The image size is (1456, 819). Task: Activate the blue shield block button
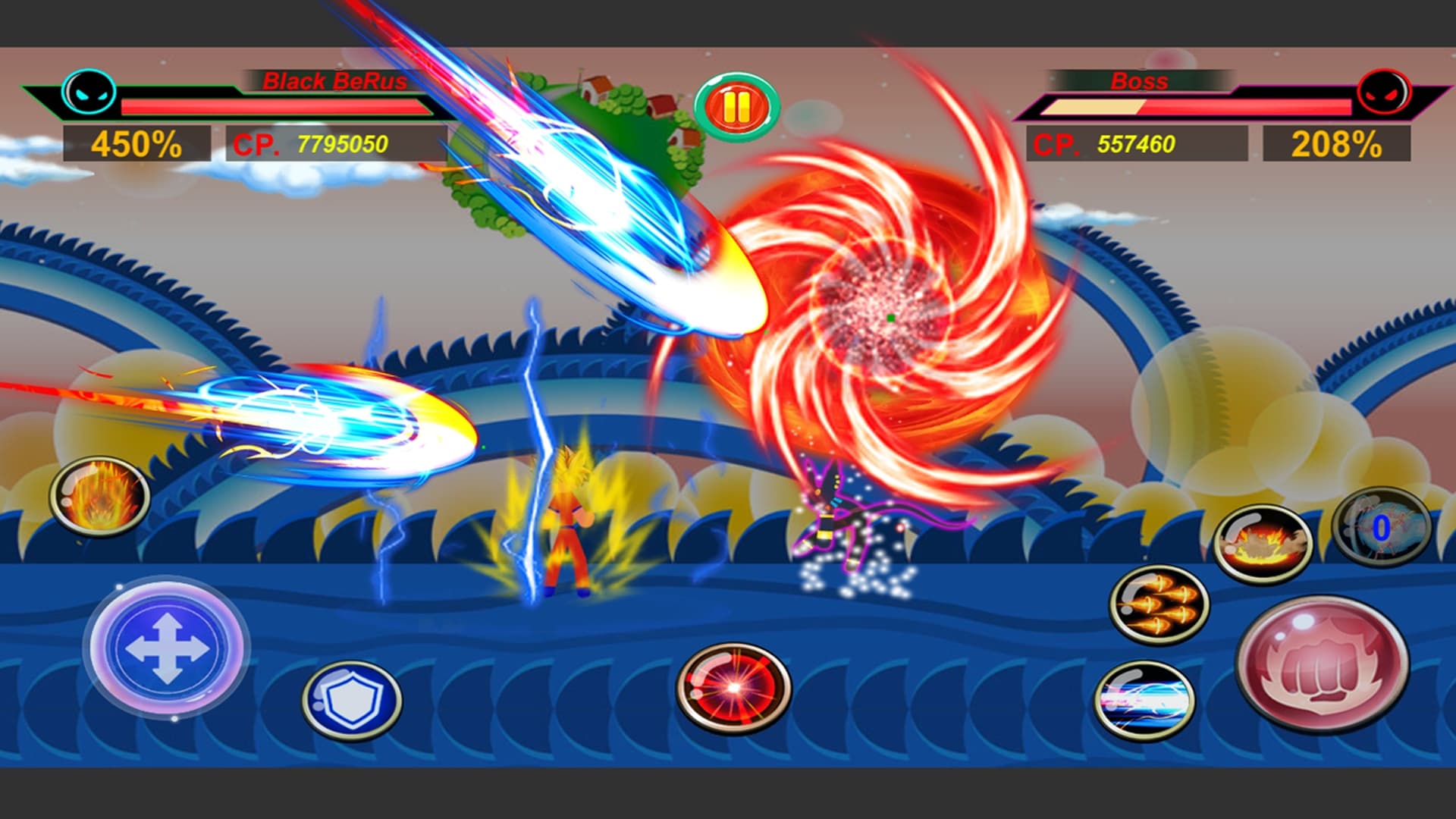tap(352, 699)
